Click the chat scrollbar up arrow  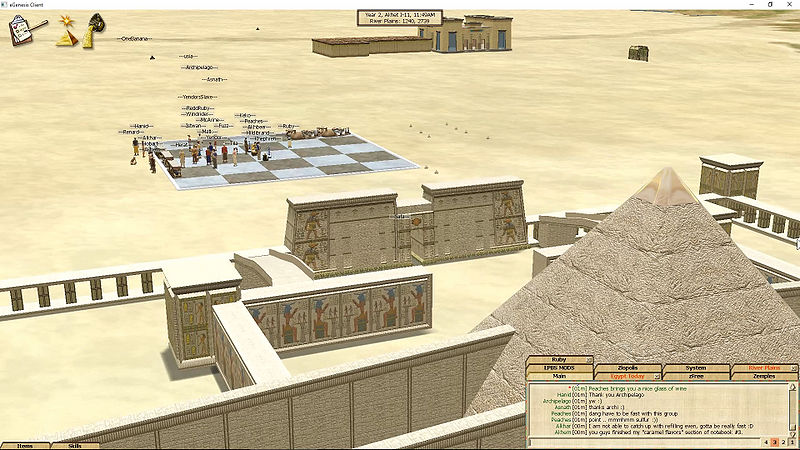pos(794,386)
